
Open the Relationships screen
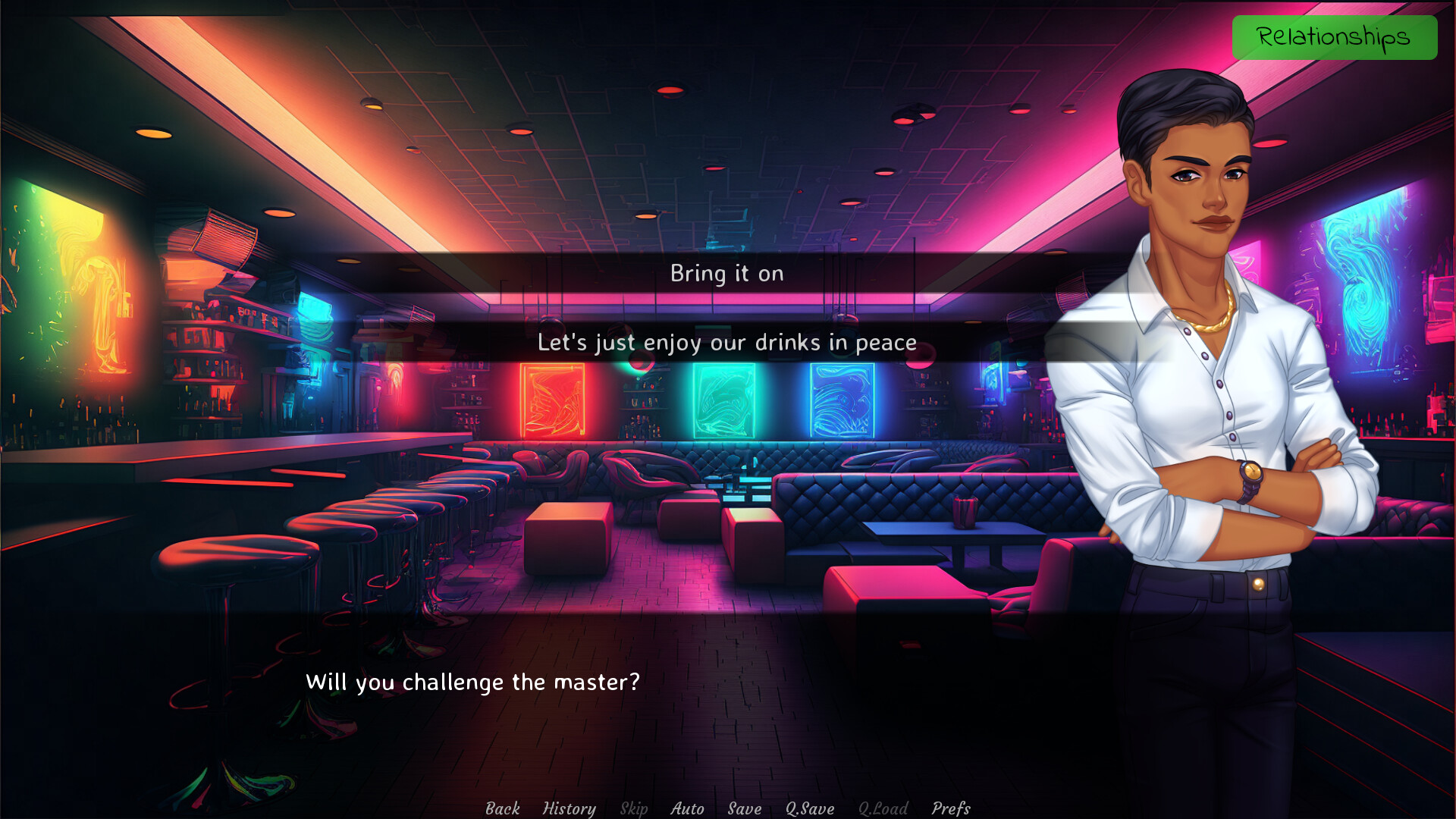point(1335,36)
